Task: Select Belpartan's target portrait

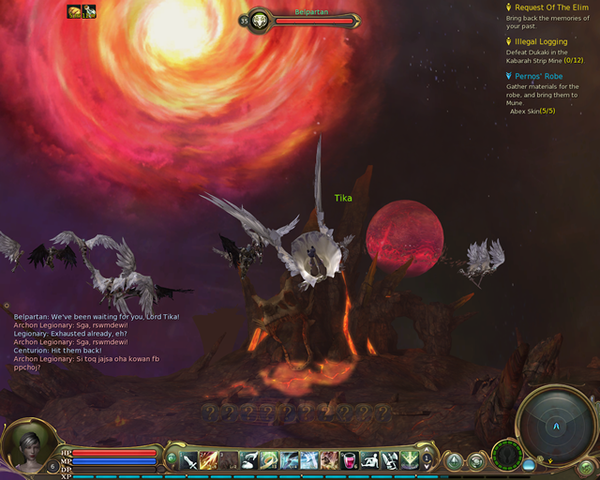Action: tap(258, 20)
